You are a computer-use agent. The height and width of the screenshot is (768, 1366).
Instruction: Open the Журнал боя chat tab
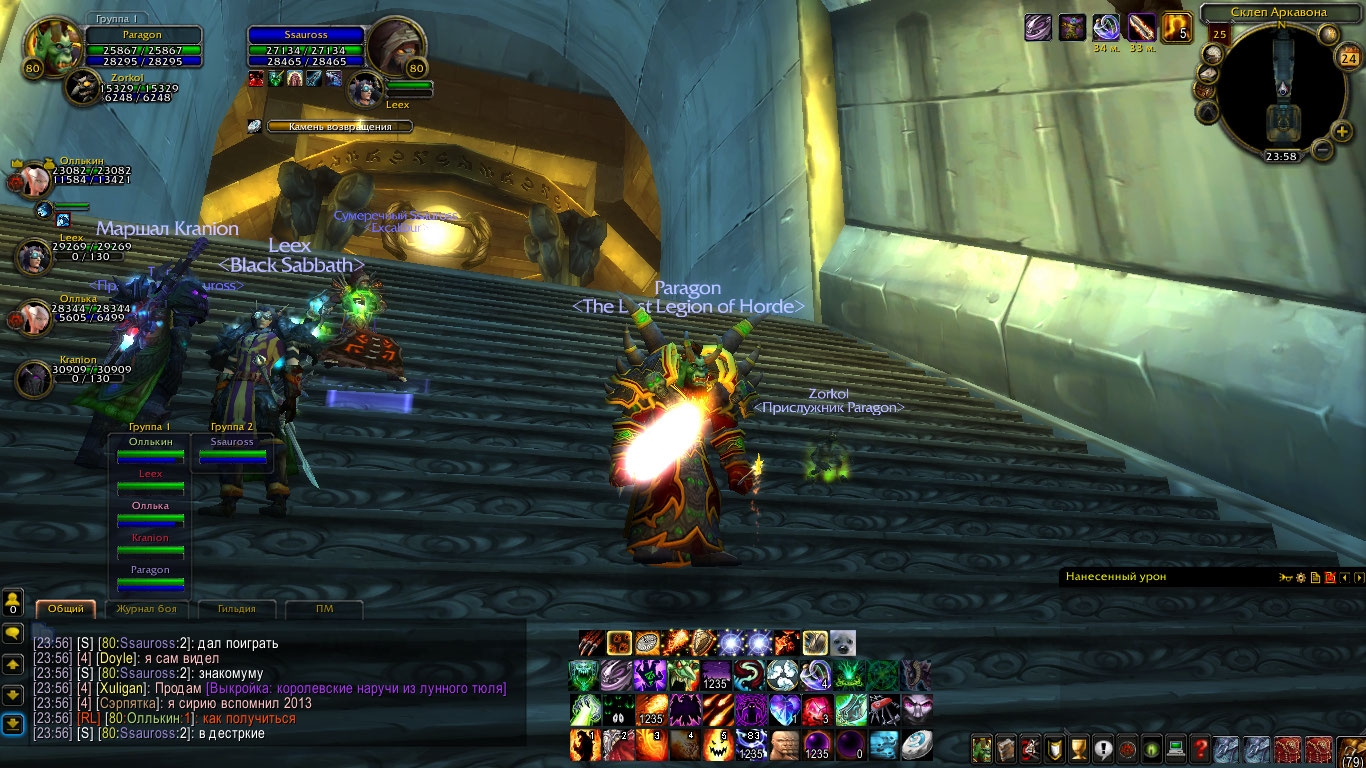(146, 608)
